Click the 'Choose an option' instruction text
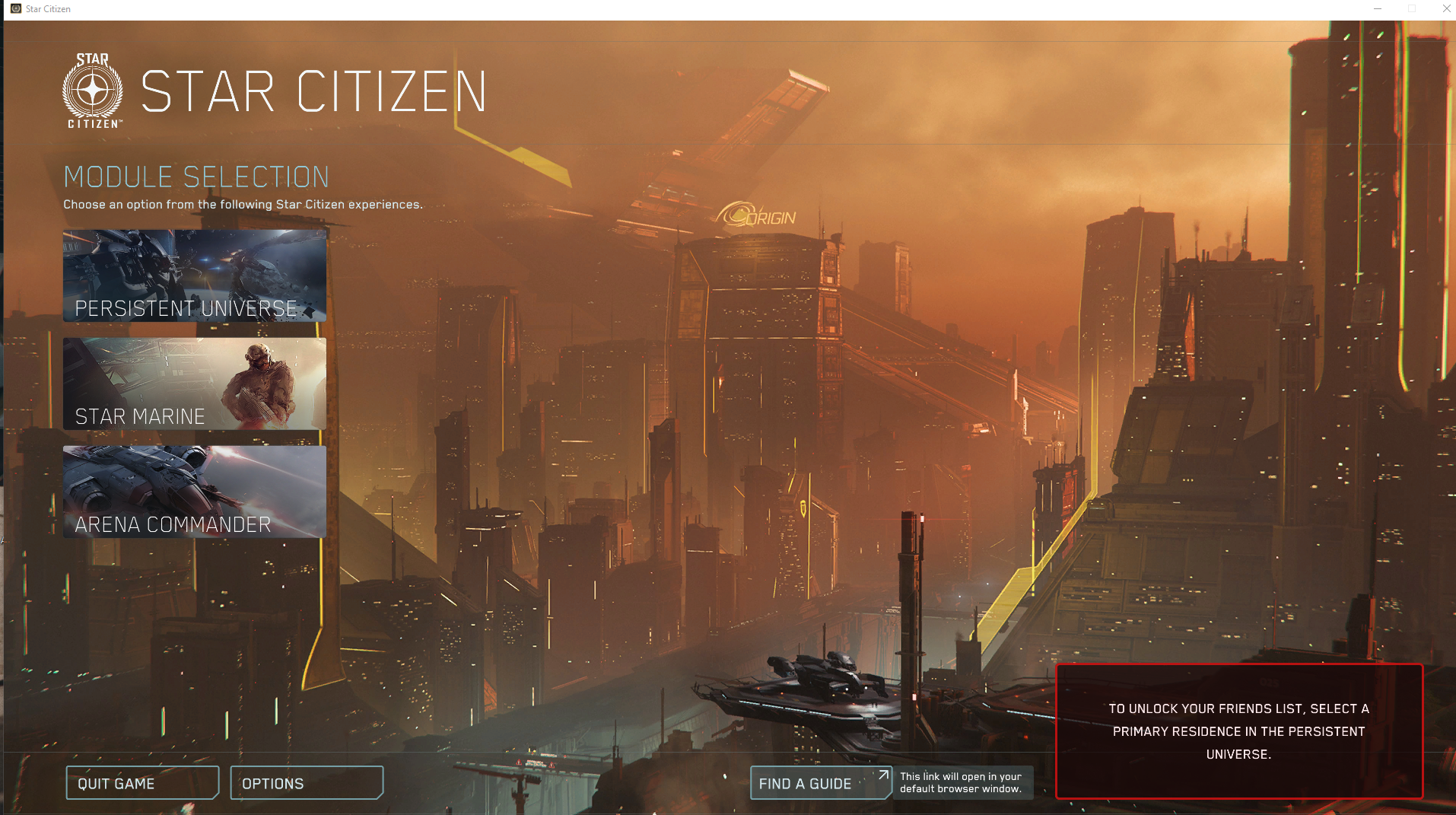This screenshot has height=815, width=1456. pyautogui.click(x=243, y=204)
